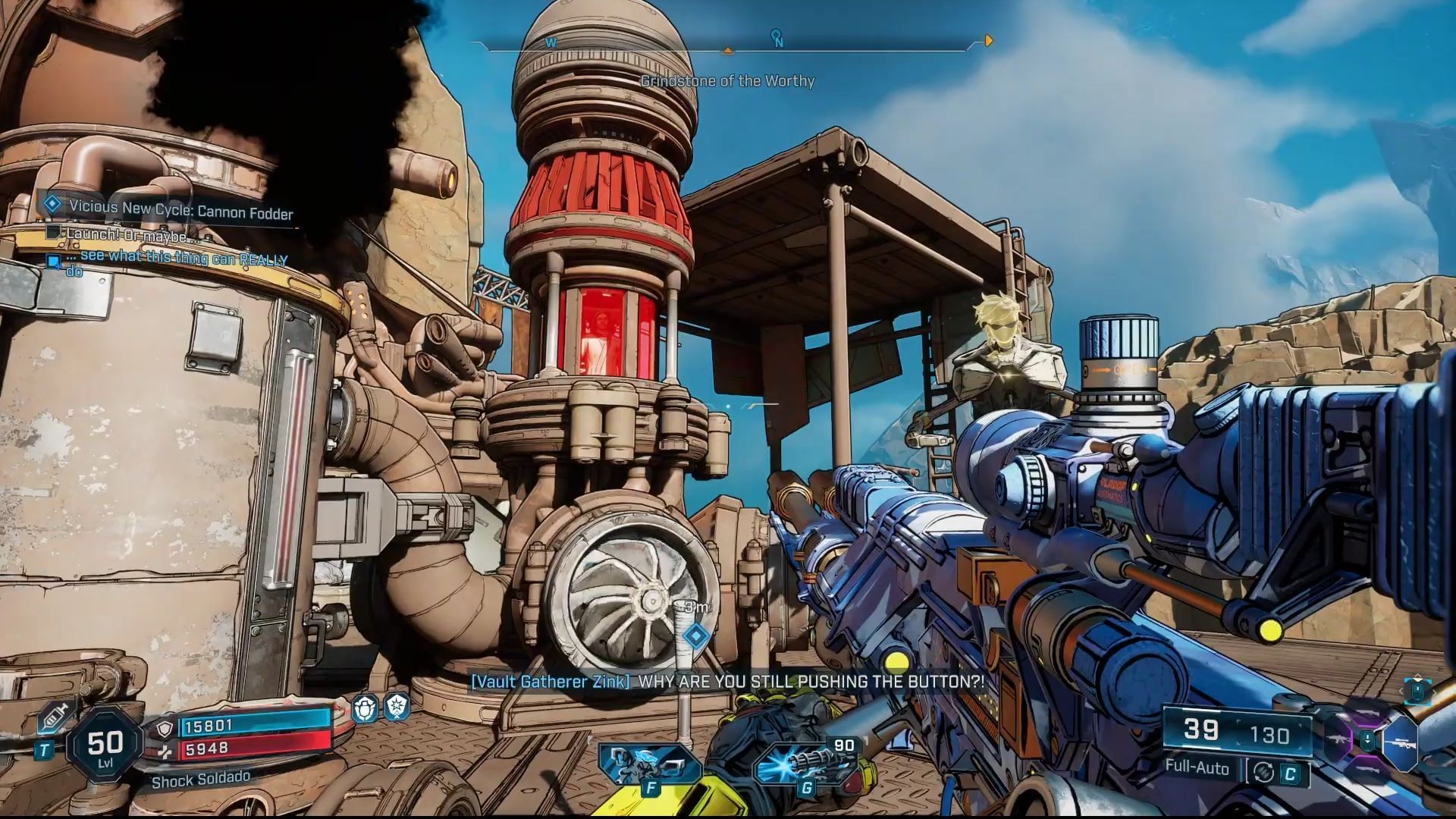Image resolution: width=1456 pixels, height=819 pixels.
Task: Toggle the Full-Auto firing mode
Action: click(1197, 767)
